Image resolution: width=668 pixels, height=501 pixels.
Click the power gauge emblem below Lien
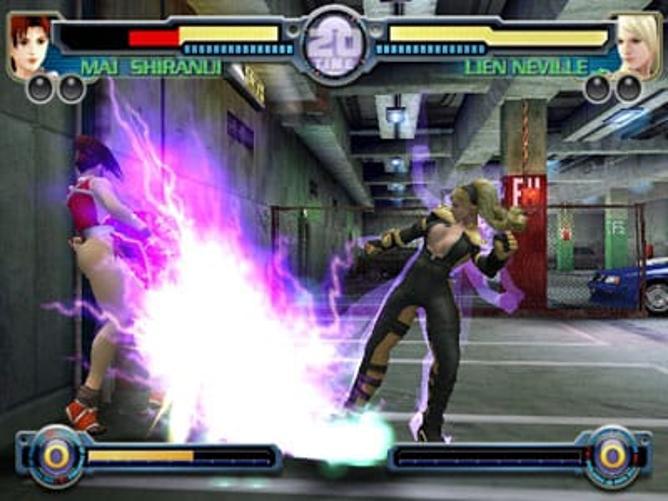point(612,456)
